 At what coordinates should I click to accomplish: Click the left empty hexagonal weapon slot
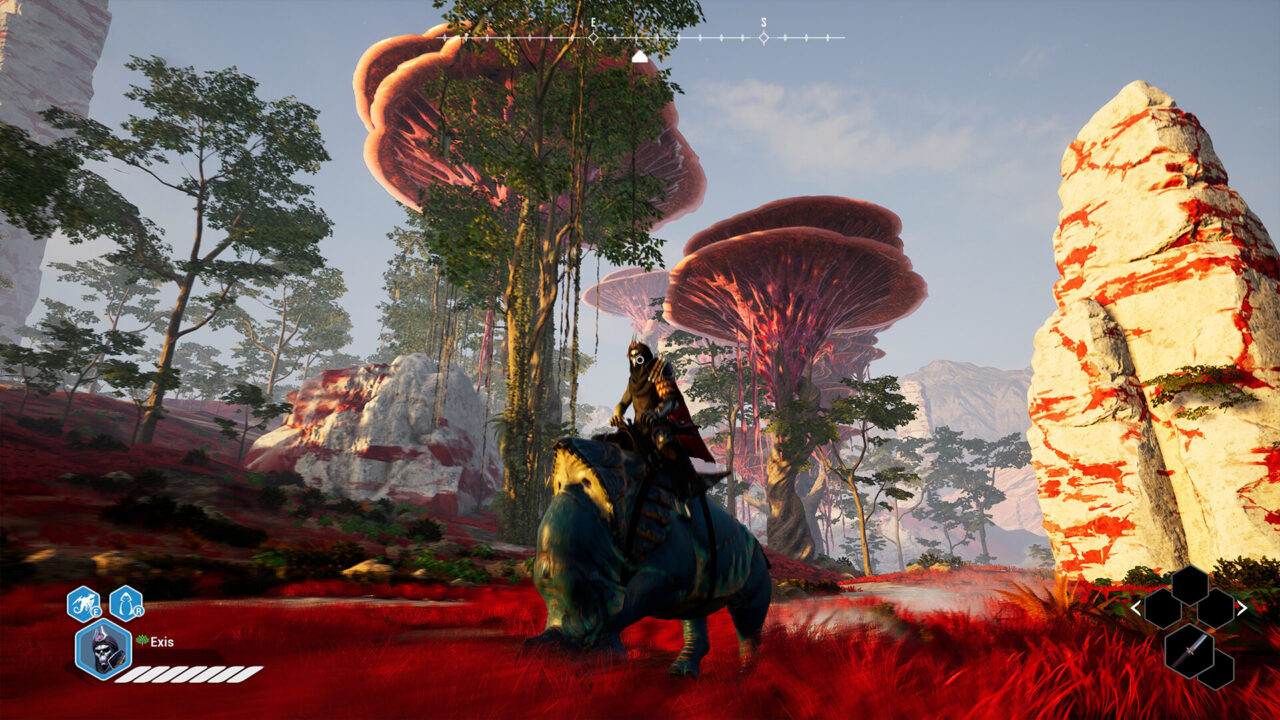click(1163, 610)
